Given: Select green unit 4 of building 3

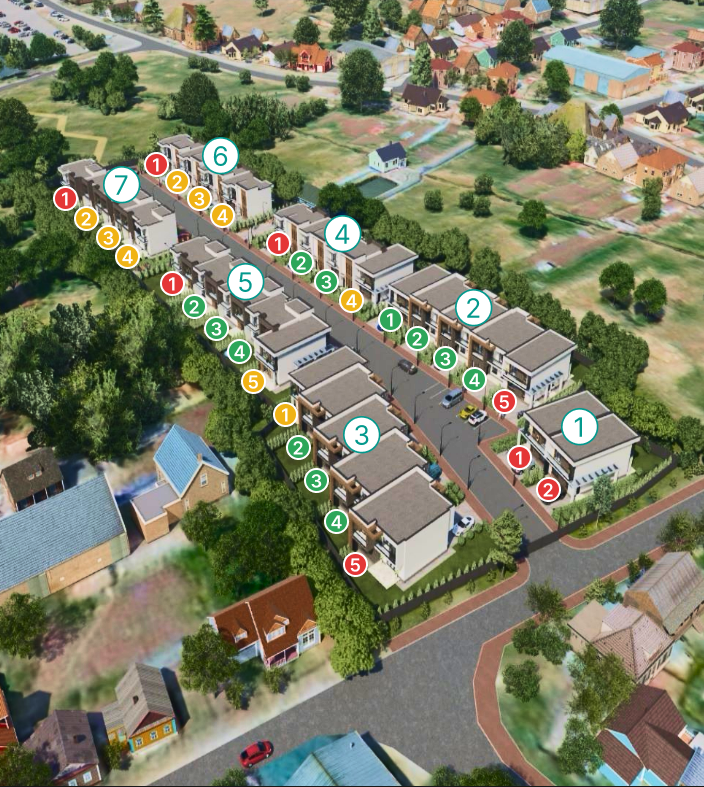Looking at the screenshot, I should click(337, 521).
